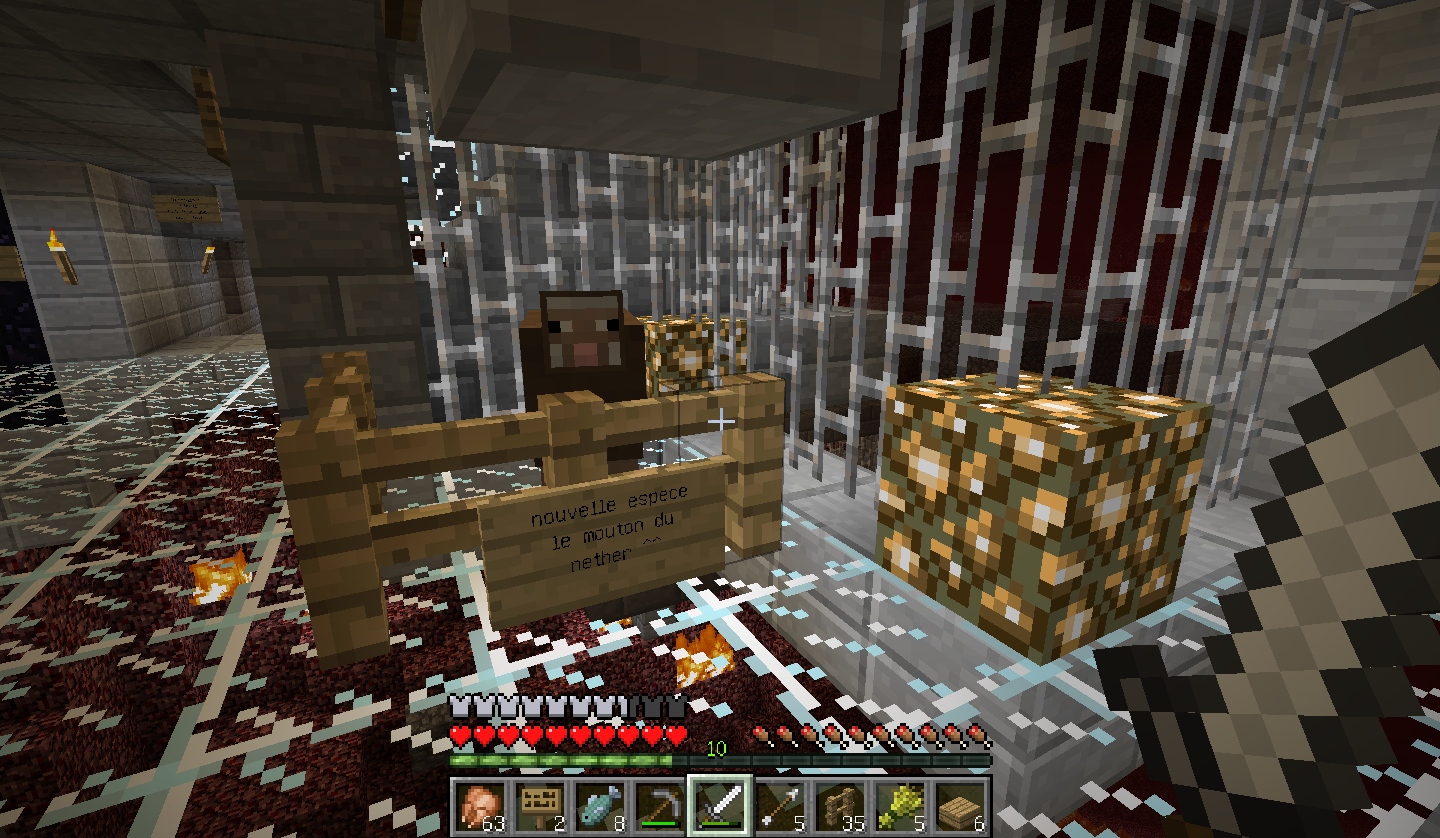The width and height of the screenshot is (1440, 838).
Task: Select the arrows hotbar slot
Action: [x=779, y=805]
